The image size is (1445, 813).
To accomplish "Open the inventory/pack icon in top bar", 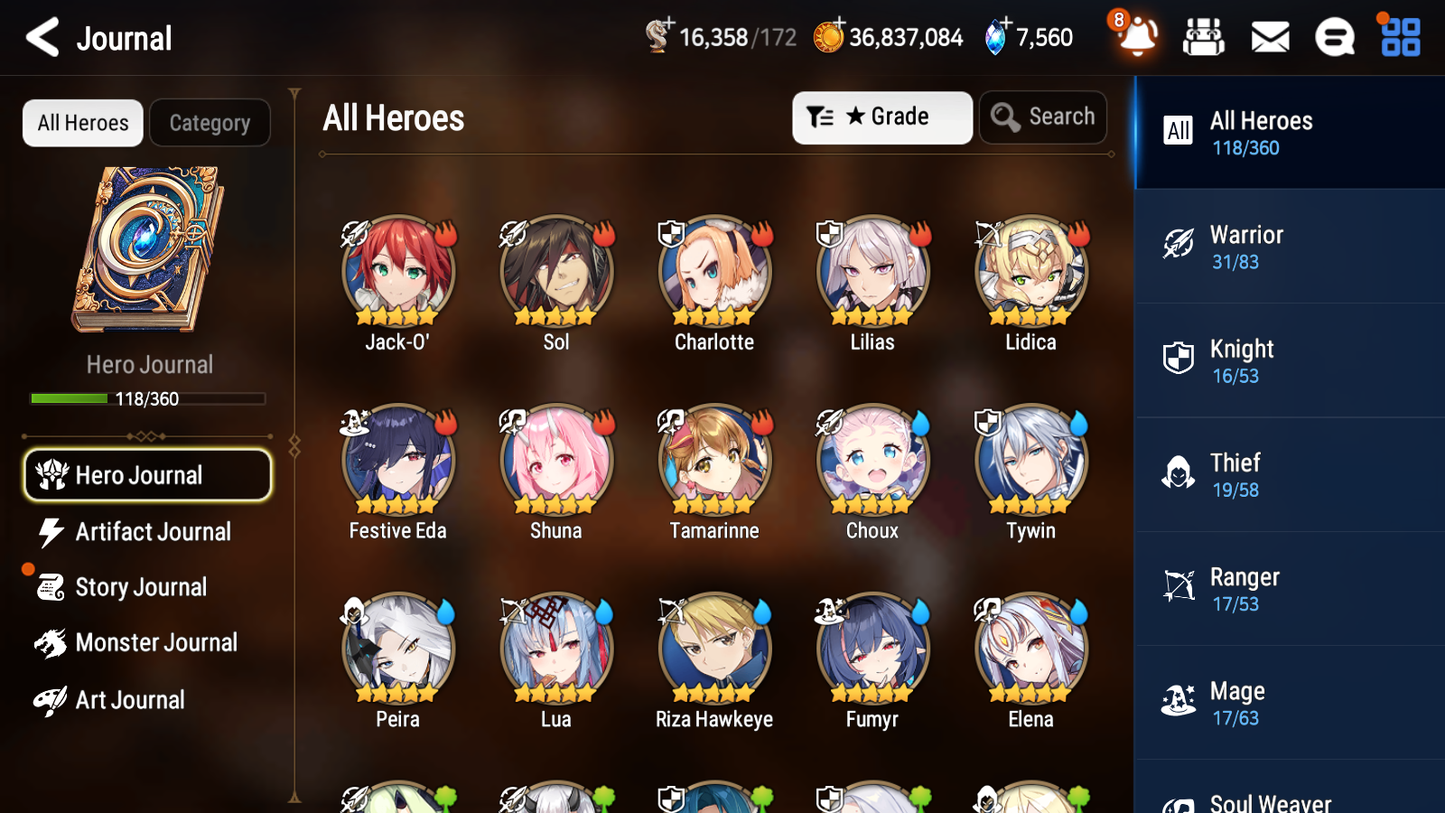I will pyautogui.click(x=1203, y=36).
